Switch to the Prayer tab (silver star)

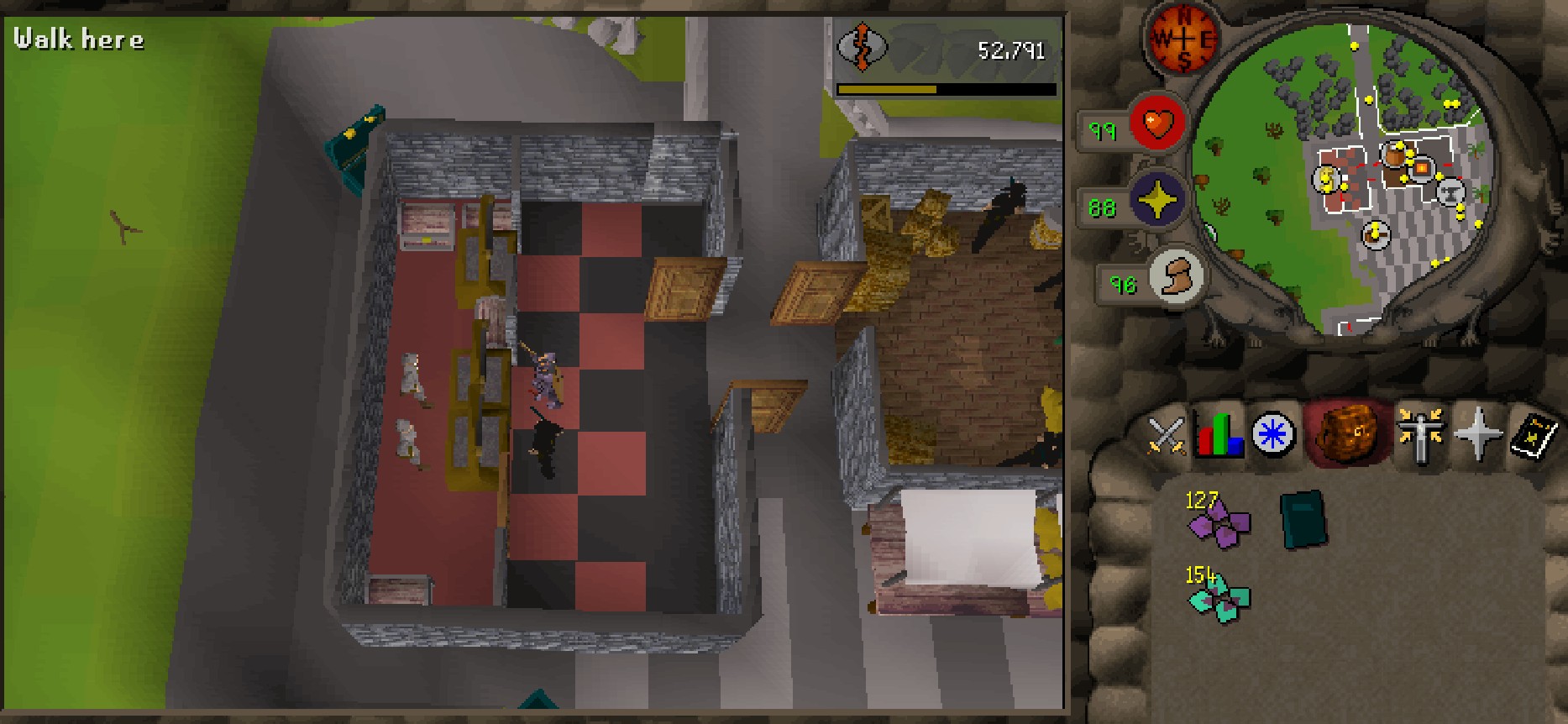pyautogui.click(x=1476, y=435)
